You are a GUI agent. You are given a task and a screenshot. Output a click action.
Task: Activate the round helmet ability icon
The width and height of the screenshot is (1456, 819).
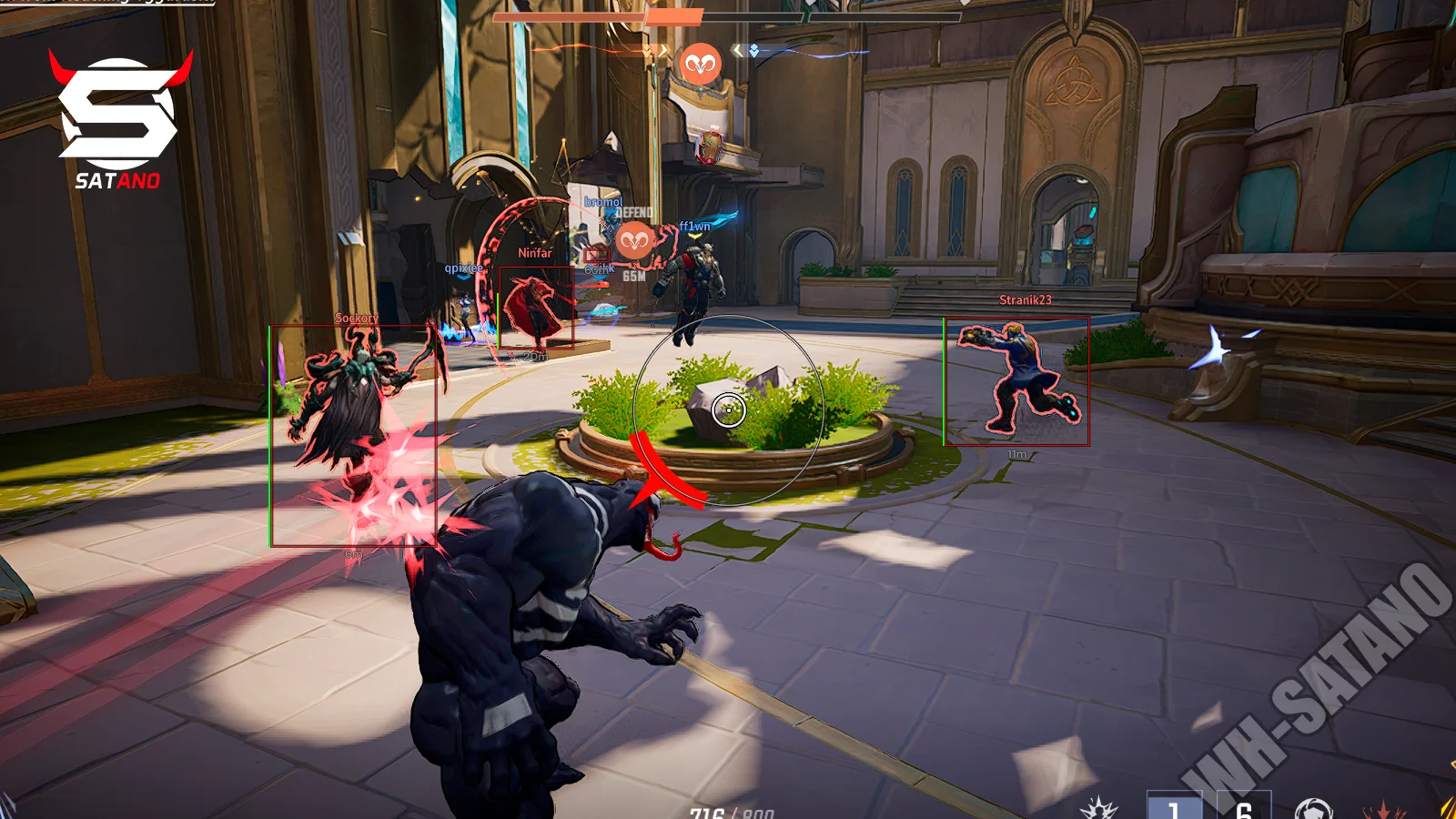1313,808
